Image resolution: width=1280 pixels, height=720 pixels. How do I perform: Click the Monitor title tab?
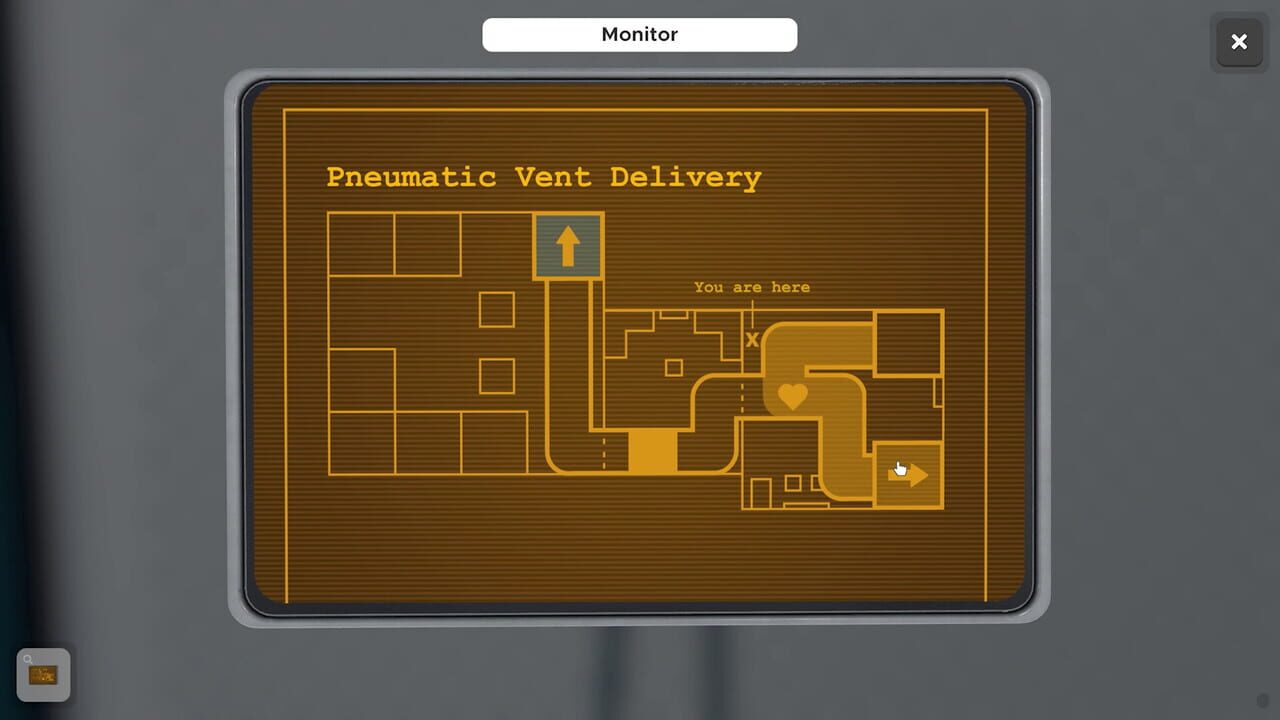tap(639, 34)
